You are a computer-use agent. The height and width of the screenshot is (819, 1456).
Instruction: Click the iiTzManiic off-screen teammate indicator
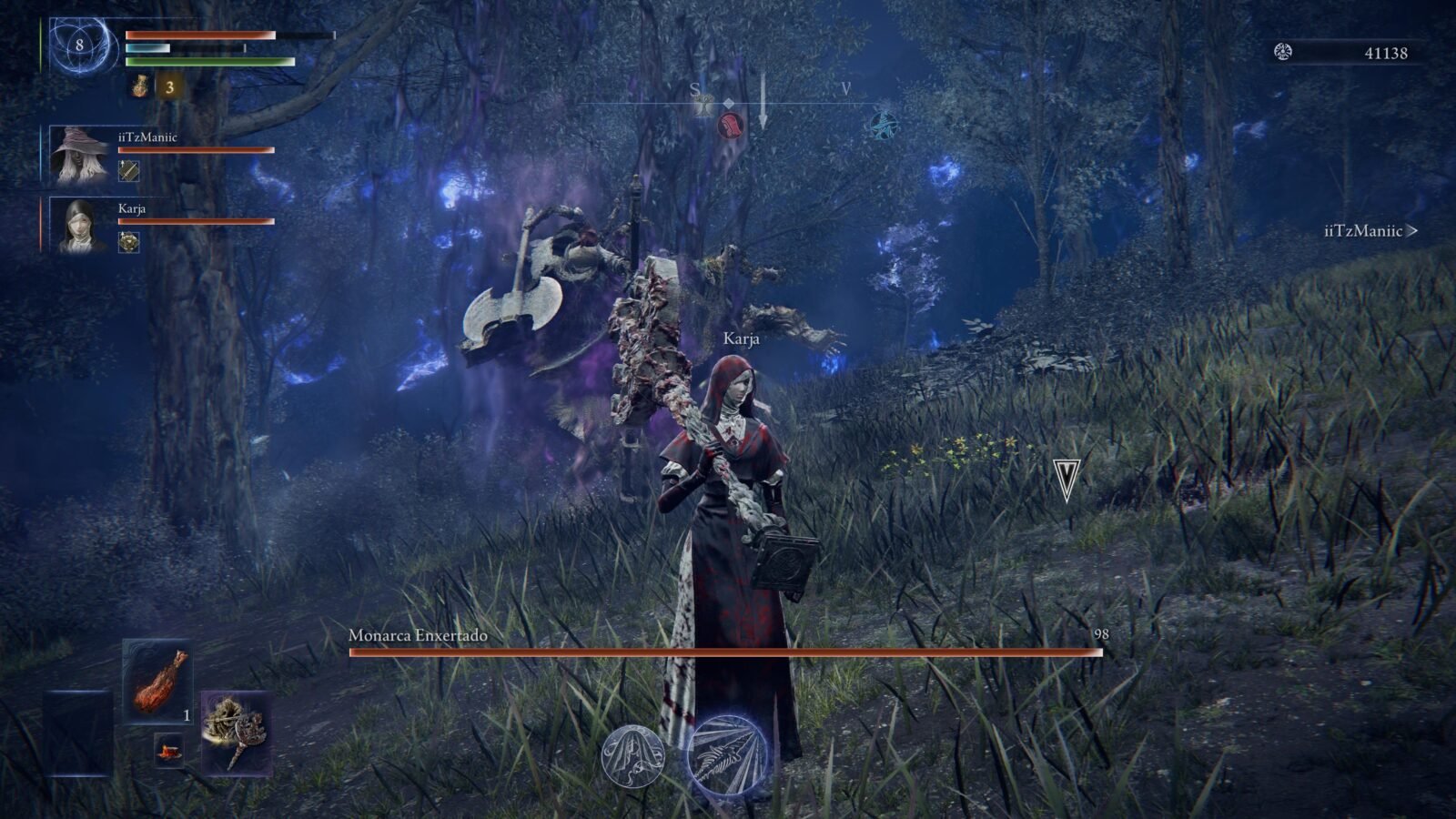(x=1370, y=231)
